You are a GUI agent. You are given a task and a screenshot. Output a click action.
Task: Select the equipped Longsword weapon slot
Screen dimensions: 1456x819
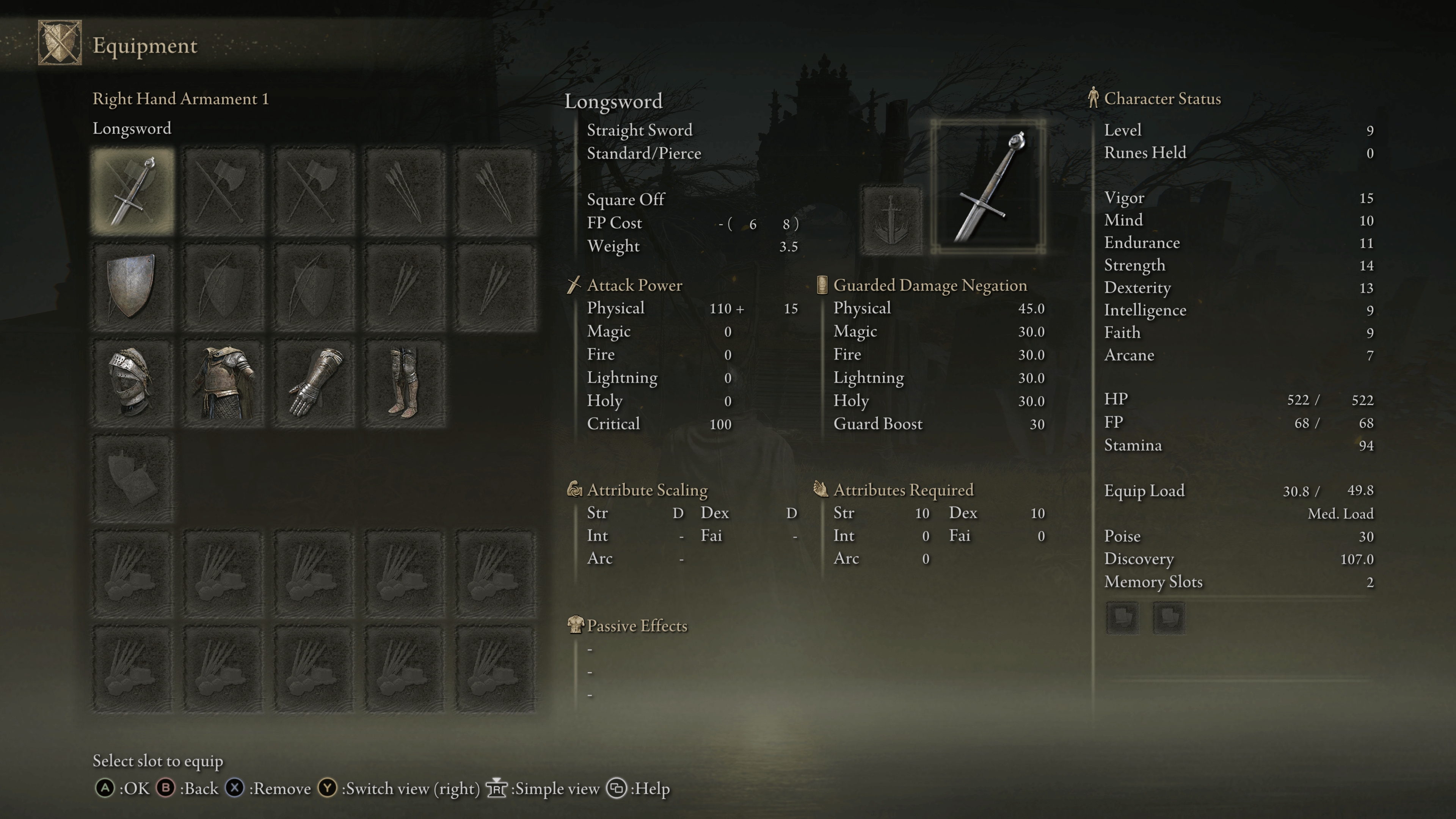coord(133,191)
